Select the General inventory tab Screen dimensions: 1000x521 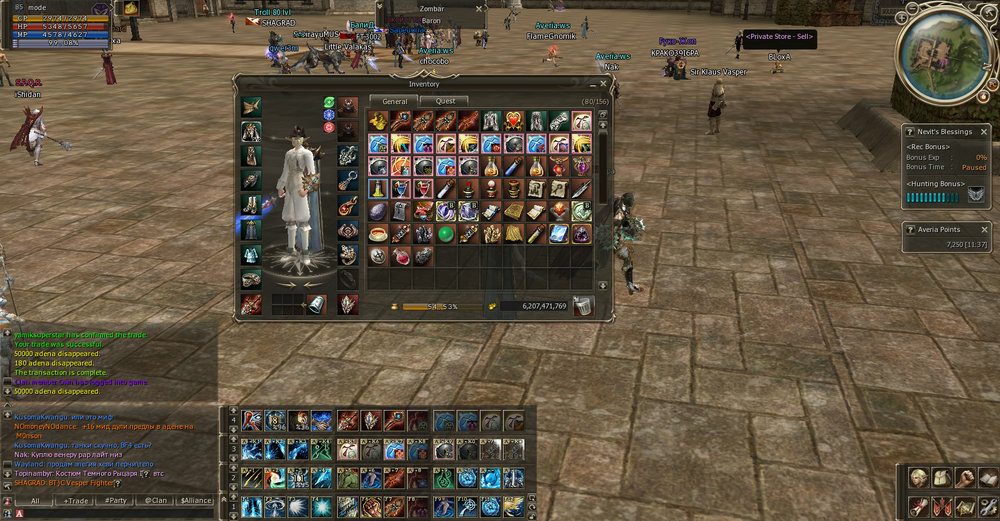coord(394,101)
